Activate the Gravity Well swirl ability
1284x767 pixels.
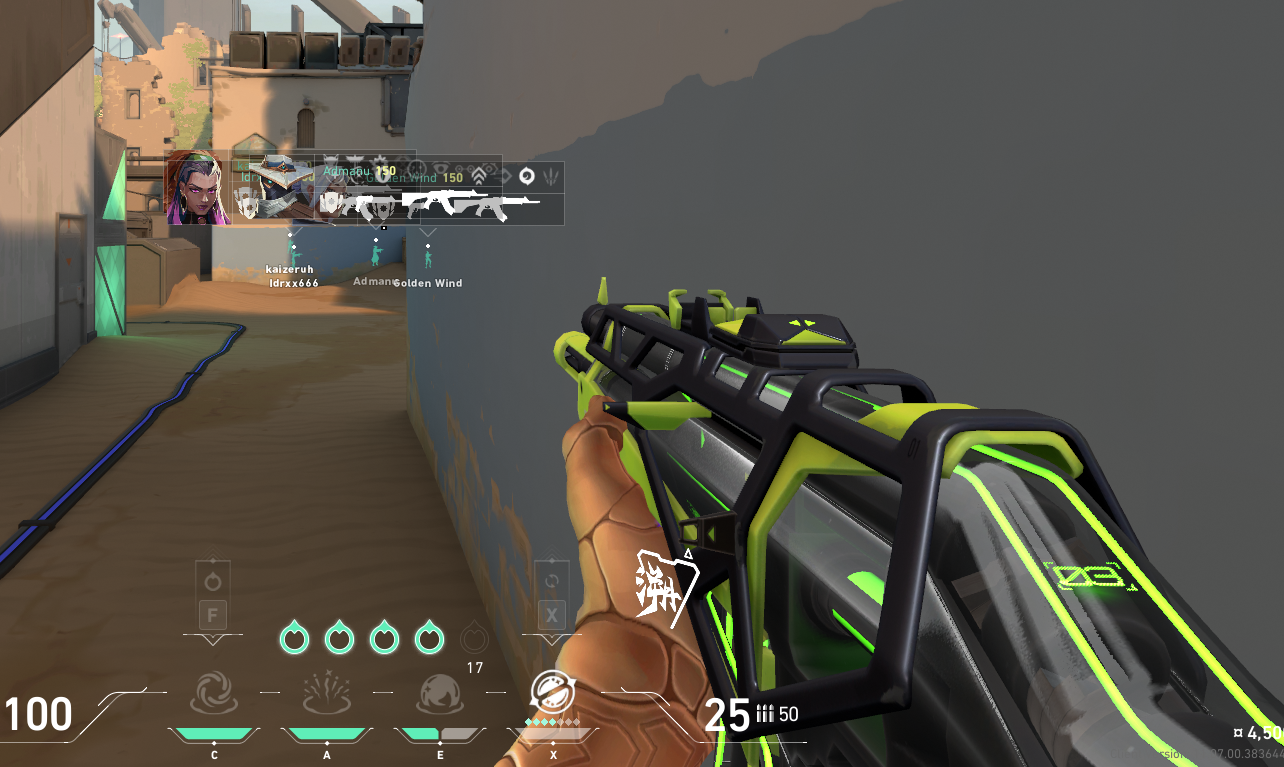[213, 693]
